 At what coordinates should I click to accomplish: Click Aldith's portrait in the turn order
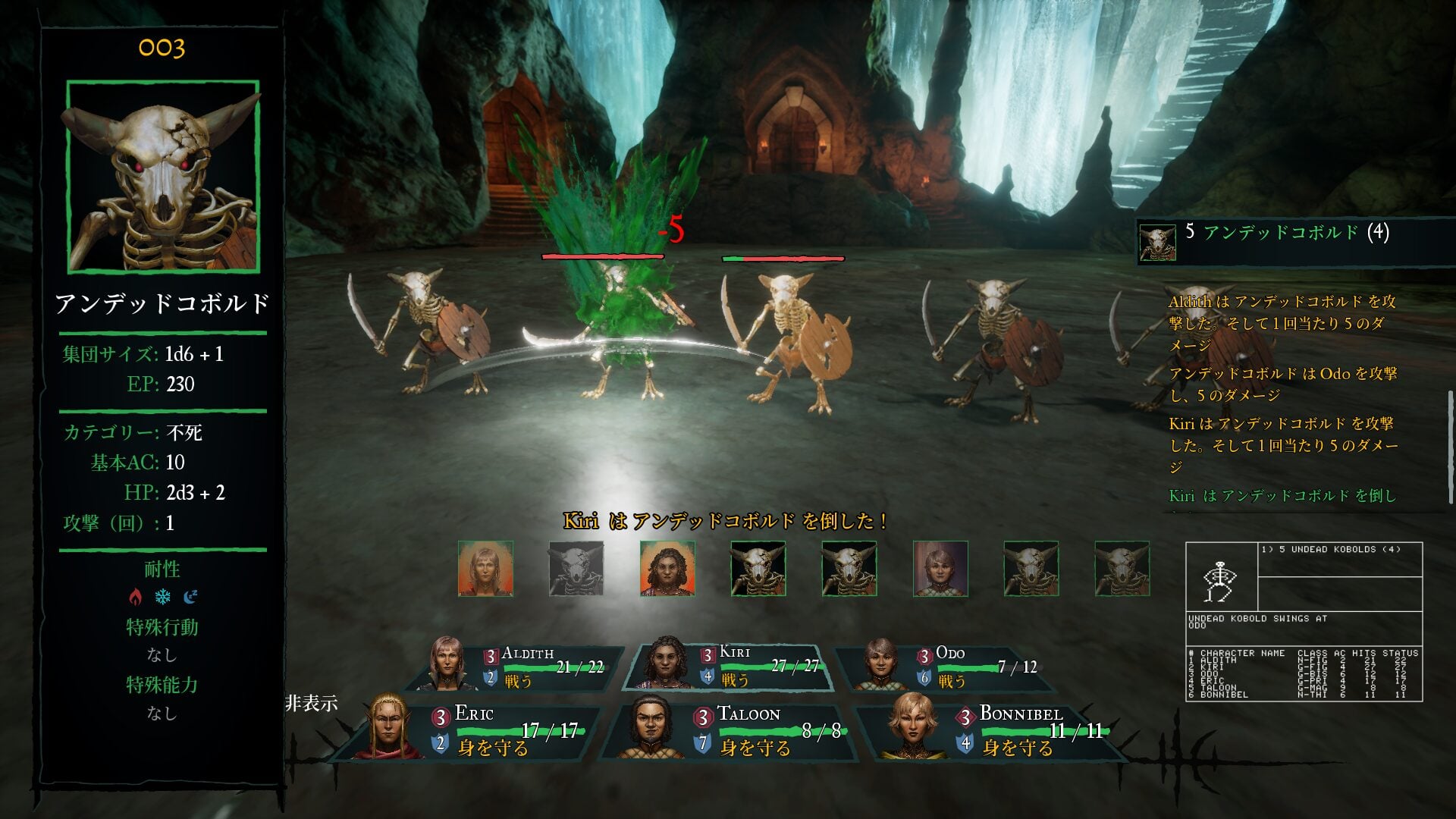click(485, 569)
